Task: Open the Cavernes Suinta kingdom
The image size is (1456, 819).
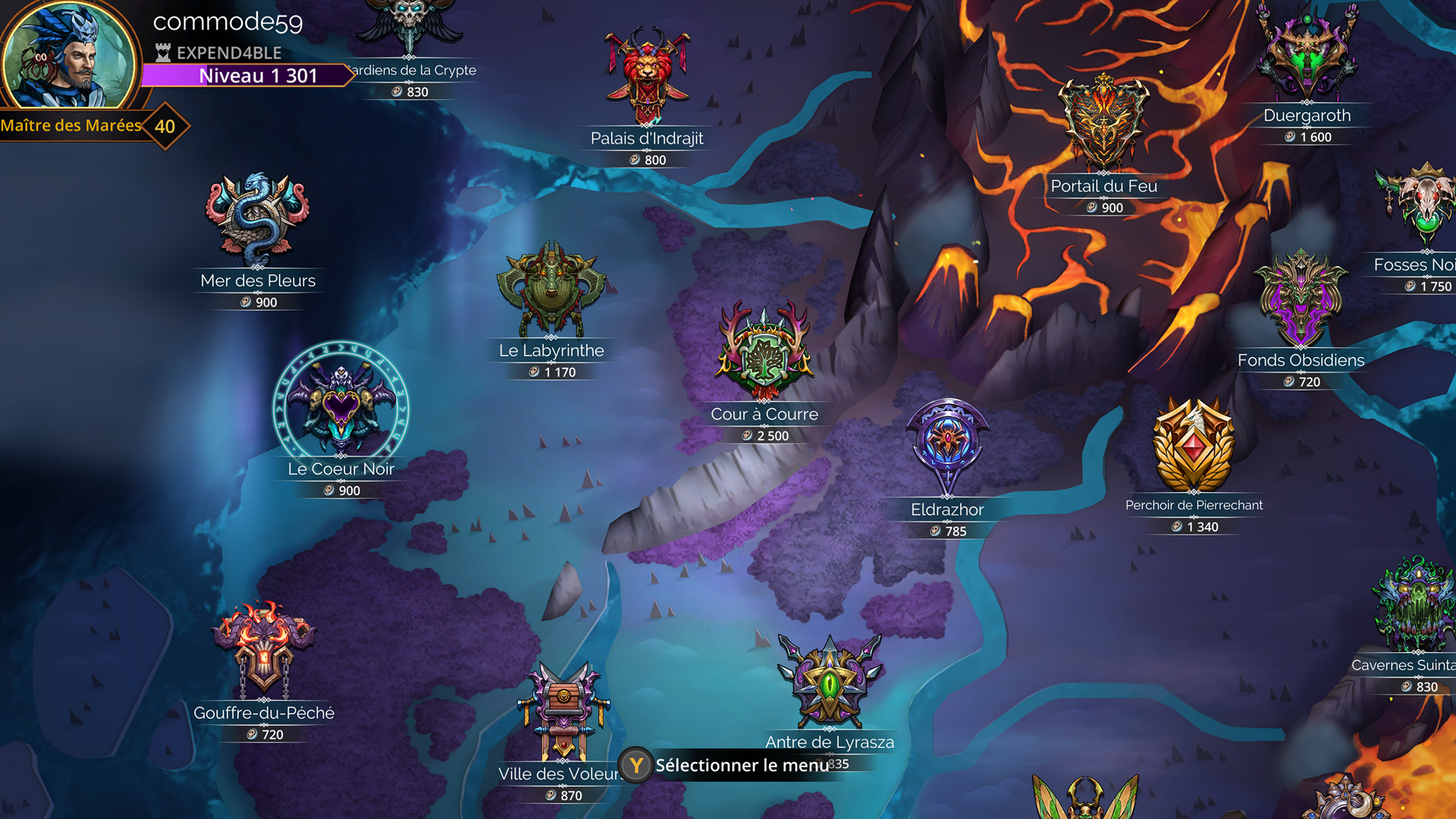Action: 1415,607
